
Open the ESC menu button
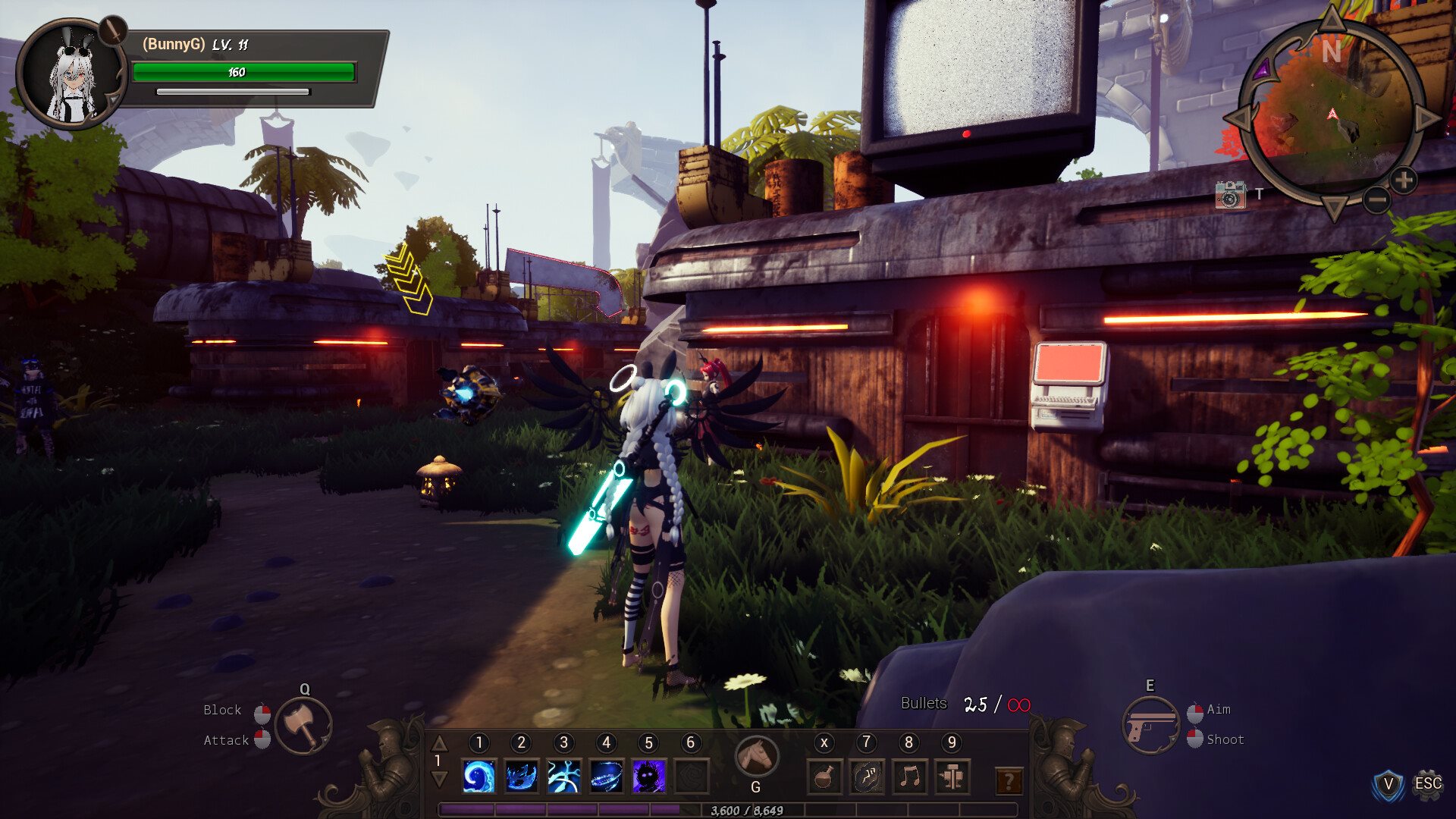point(1428,783)
